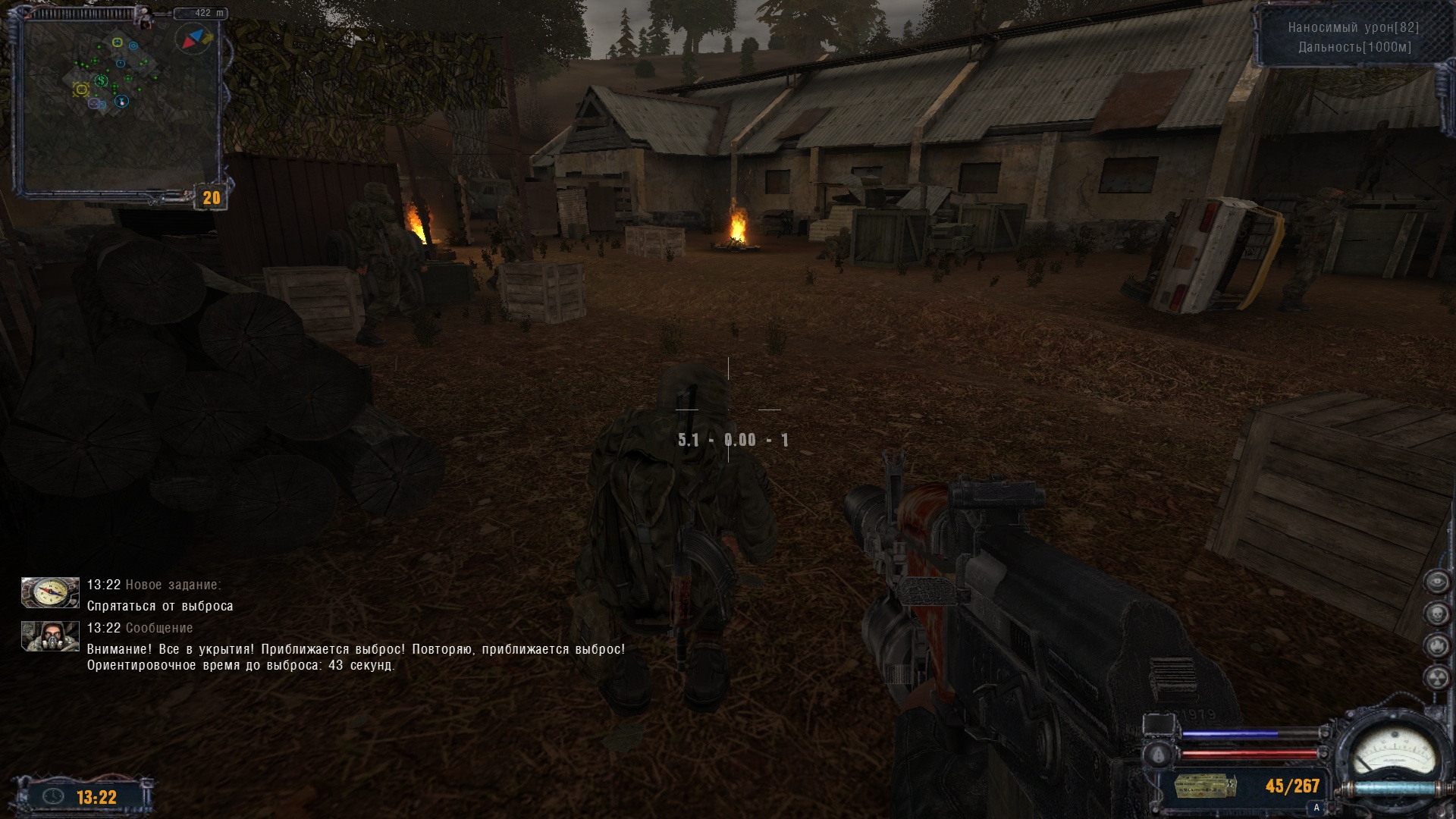Click the red-blue compass on the minimap

tap(194, 38)
